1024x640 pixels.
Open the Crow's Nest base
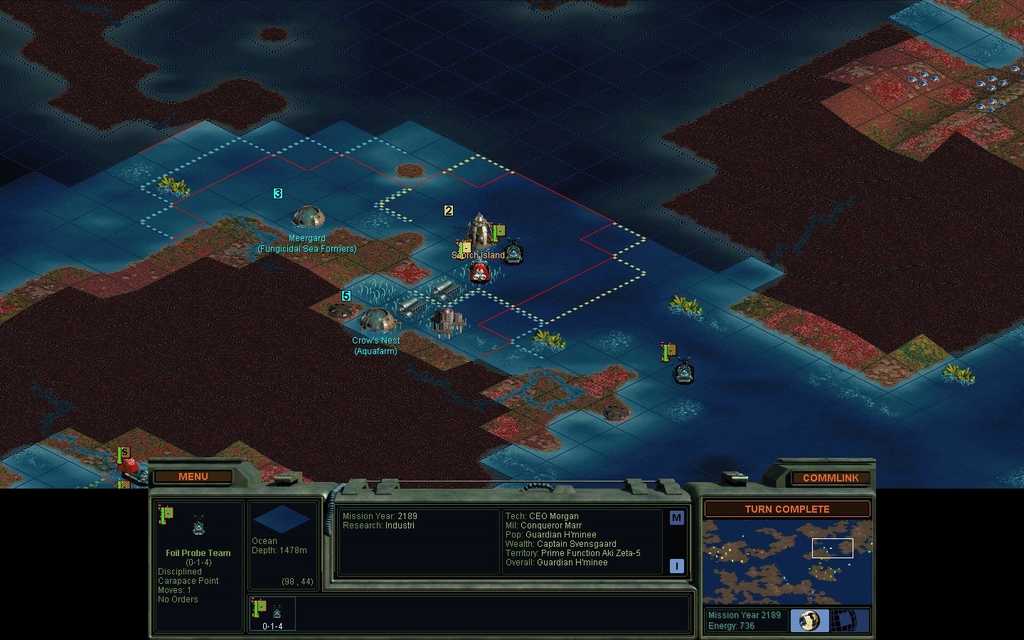376,320
